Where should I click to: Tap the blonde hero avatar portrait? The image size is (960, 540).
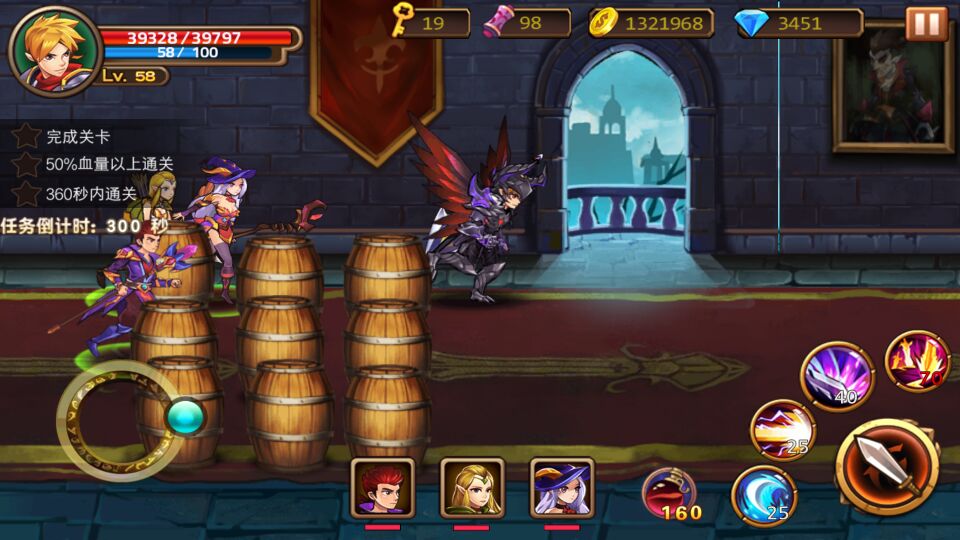pos(55,50)
